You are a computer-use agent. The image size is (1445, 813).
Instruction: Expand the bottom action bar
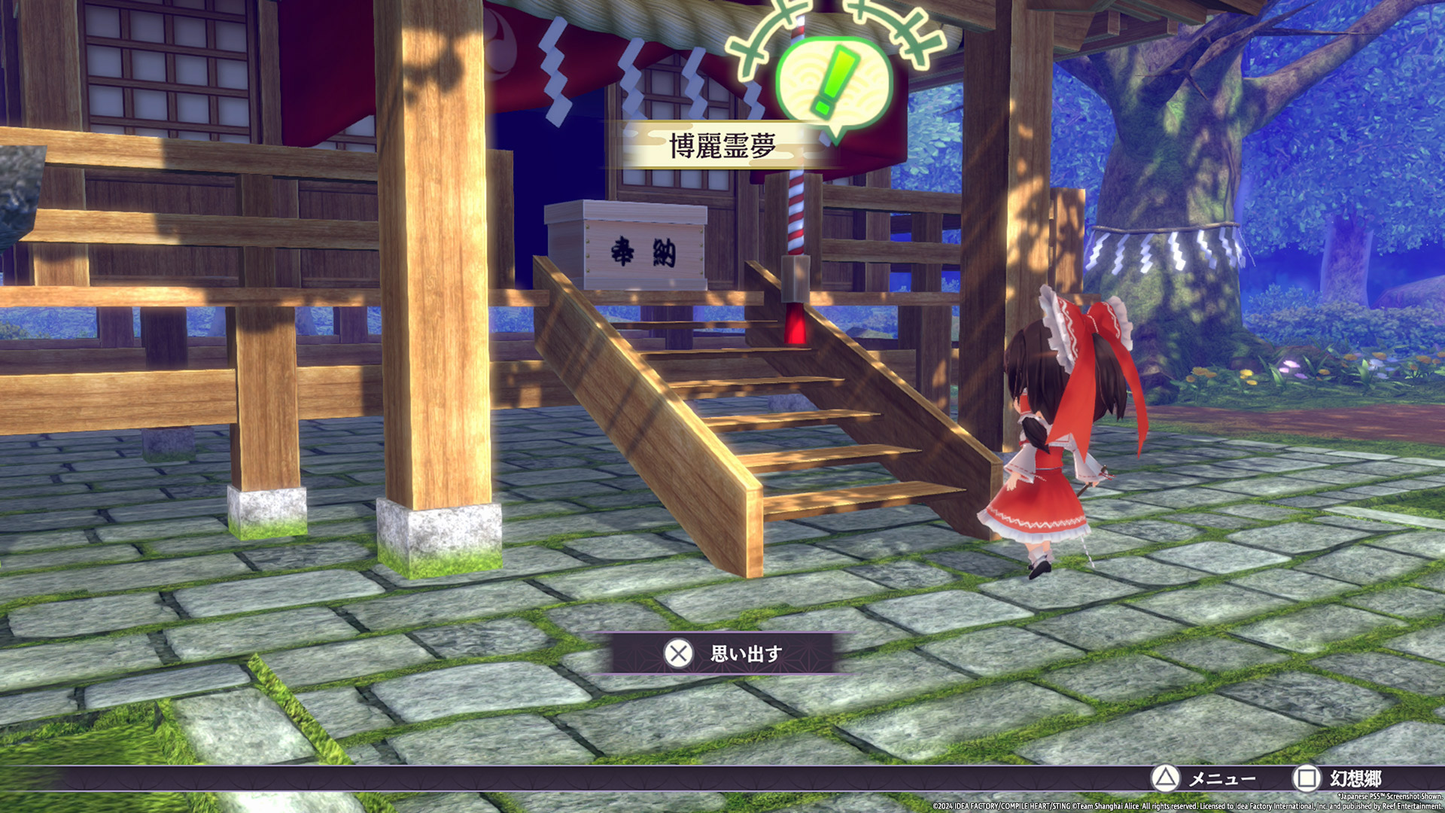tap(722, 779)
